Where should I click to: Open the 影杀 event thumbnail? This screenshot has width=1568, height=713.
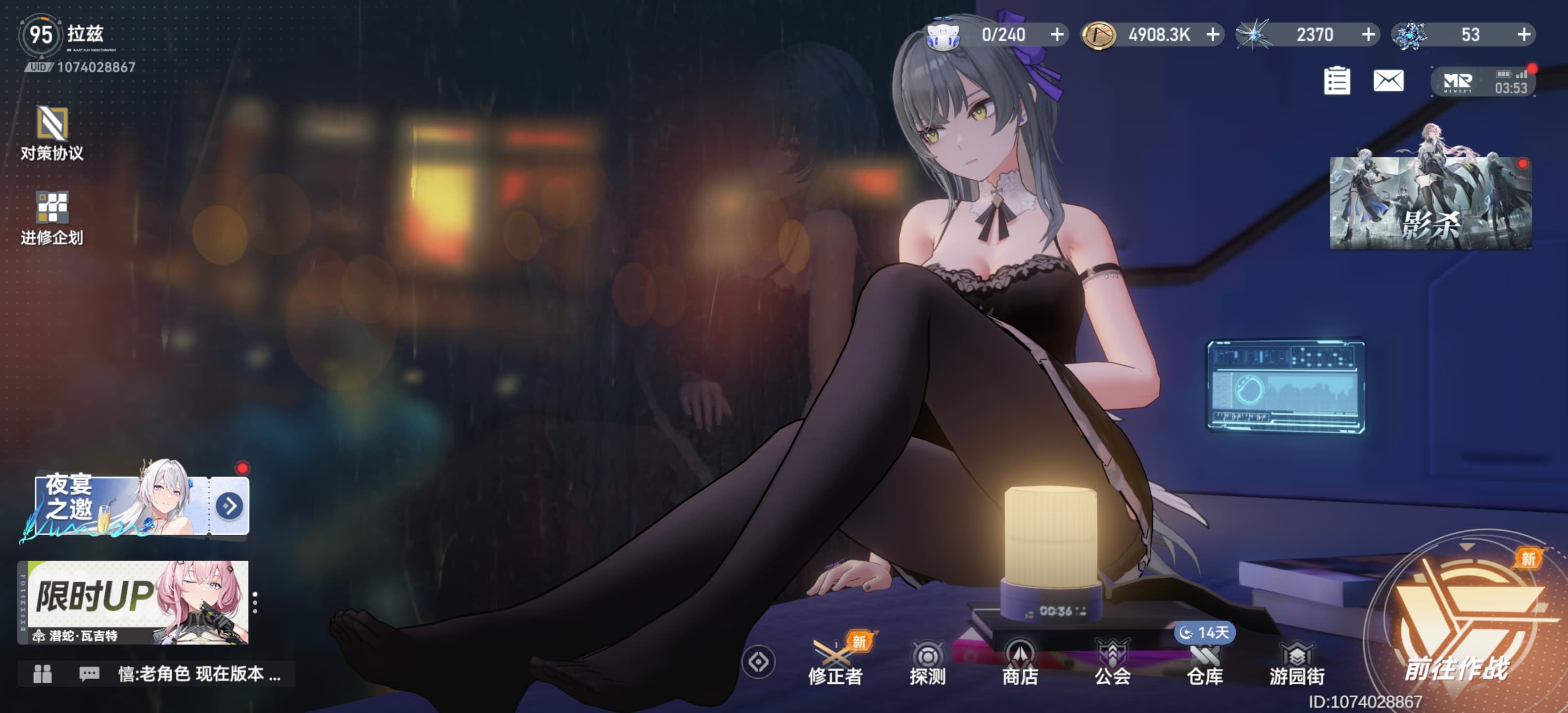tap(1430, 202)
